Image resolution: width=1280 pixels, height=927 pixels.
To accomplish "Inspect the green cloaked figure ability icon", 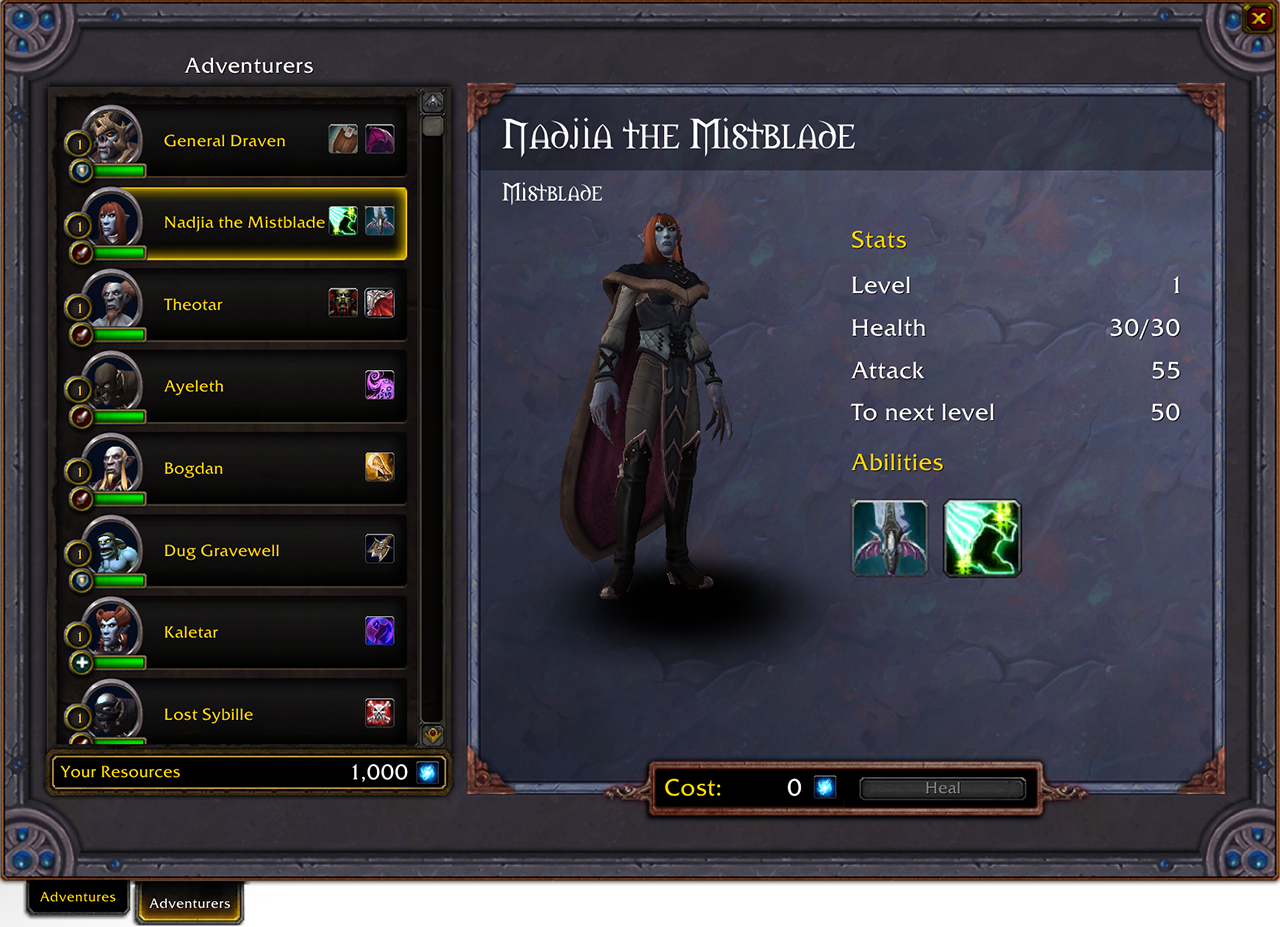I will (x=982, y=538).
